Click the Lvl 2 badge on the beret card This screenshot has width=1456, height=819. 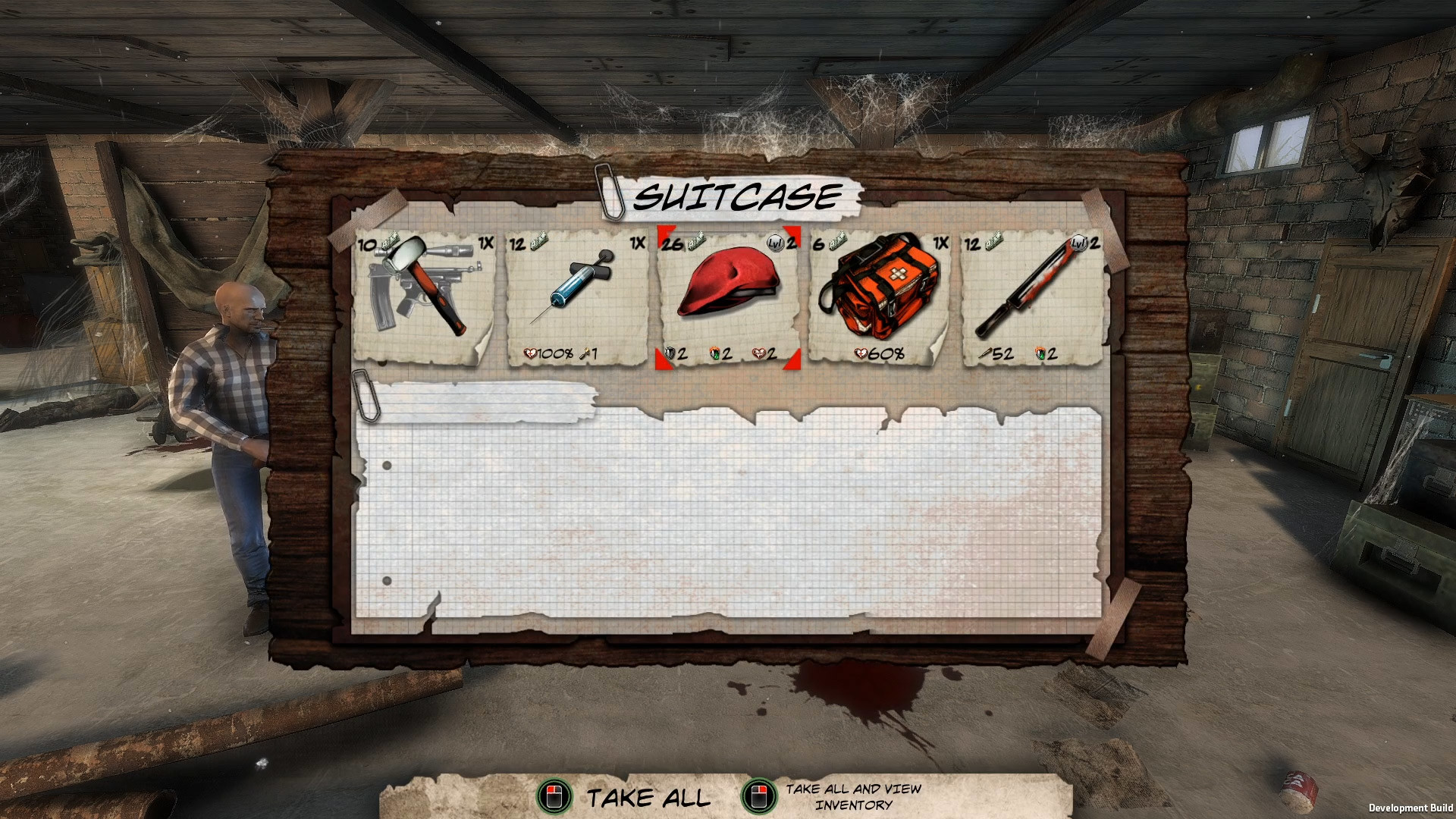(x=774, y=243)
